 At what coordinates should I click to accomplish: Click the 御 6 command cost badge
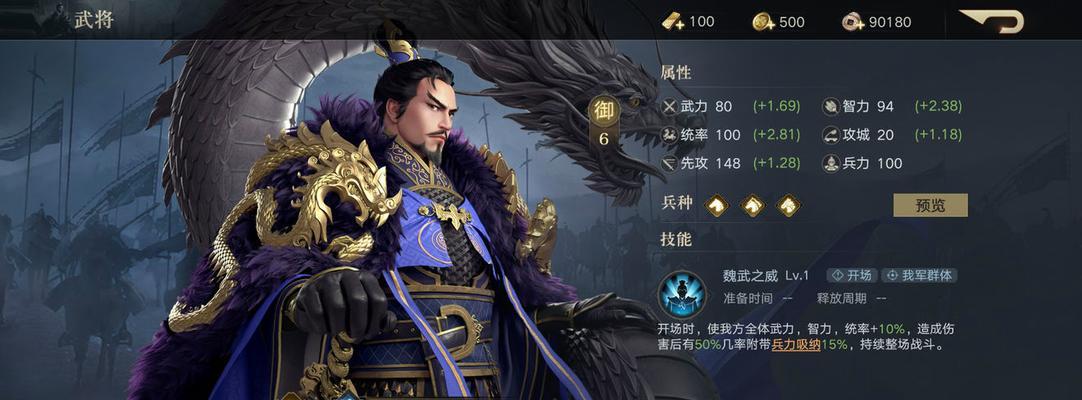coord(603,124)
